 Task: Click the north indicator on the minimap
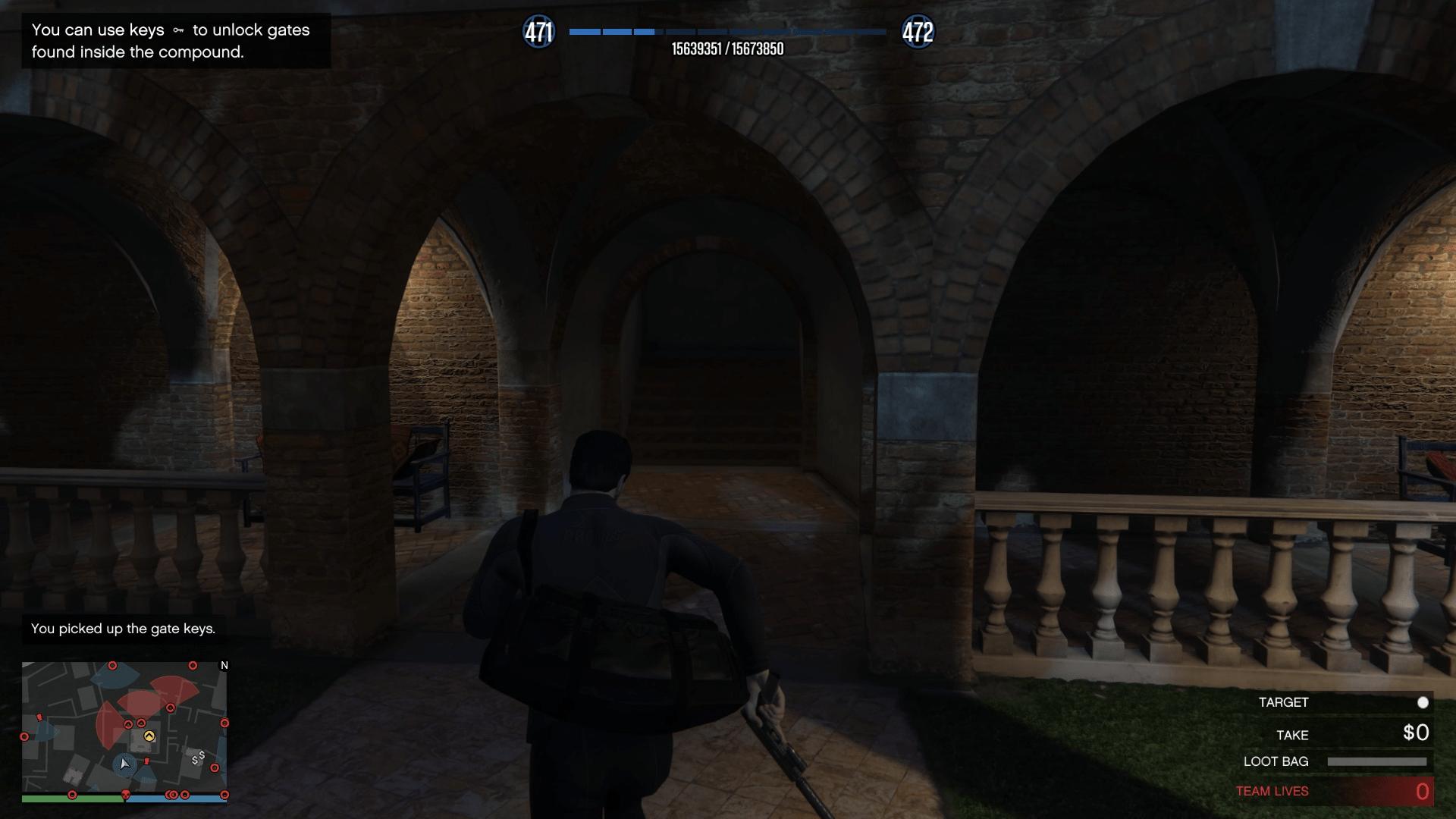coord(224,665)
